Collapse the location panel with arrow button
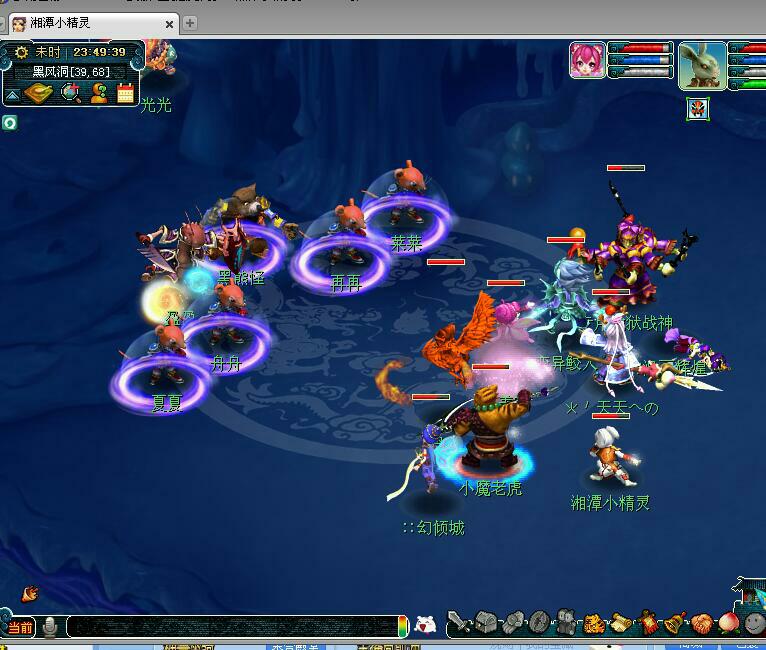The image size is (766, 650). 12,94
